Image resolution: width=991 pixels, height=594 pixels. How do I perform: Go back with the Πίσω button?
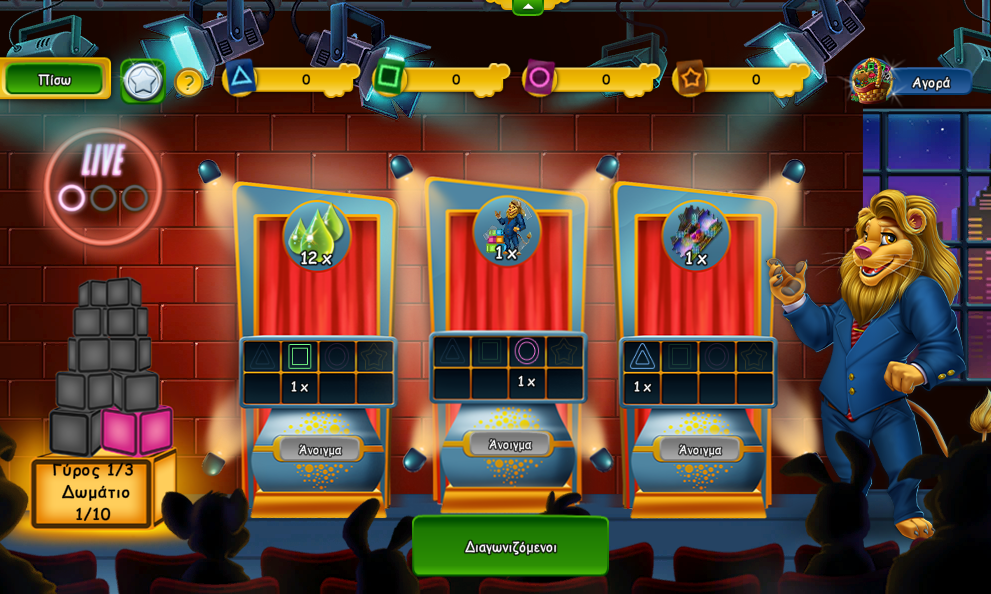click(54, 80)
